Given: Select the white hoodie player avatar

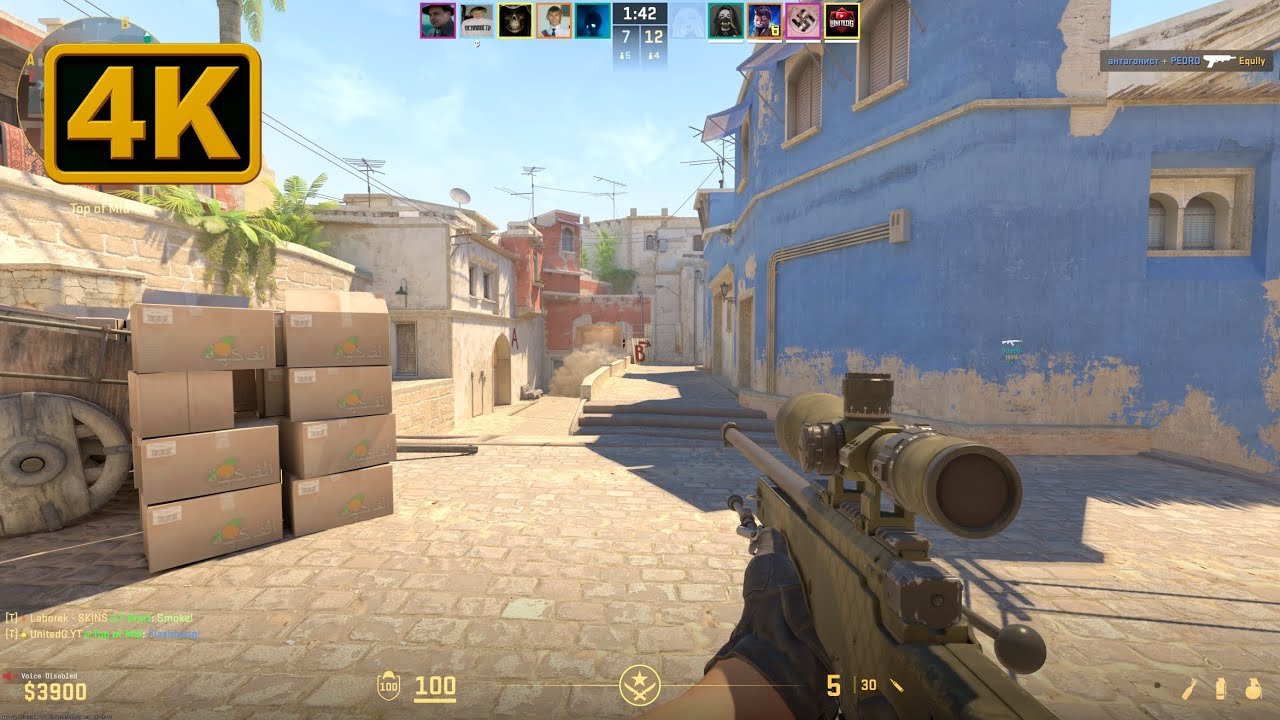Looking at the screenshot, I should 476,21.
